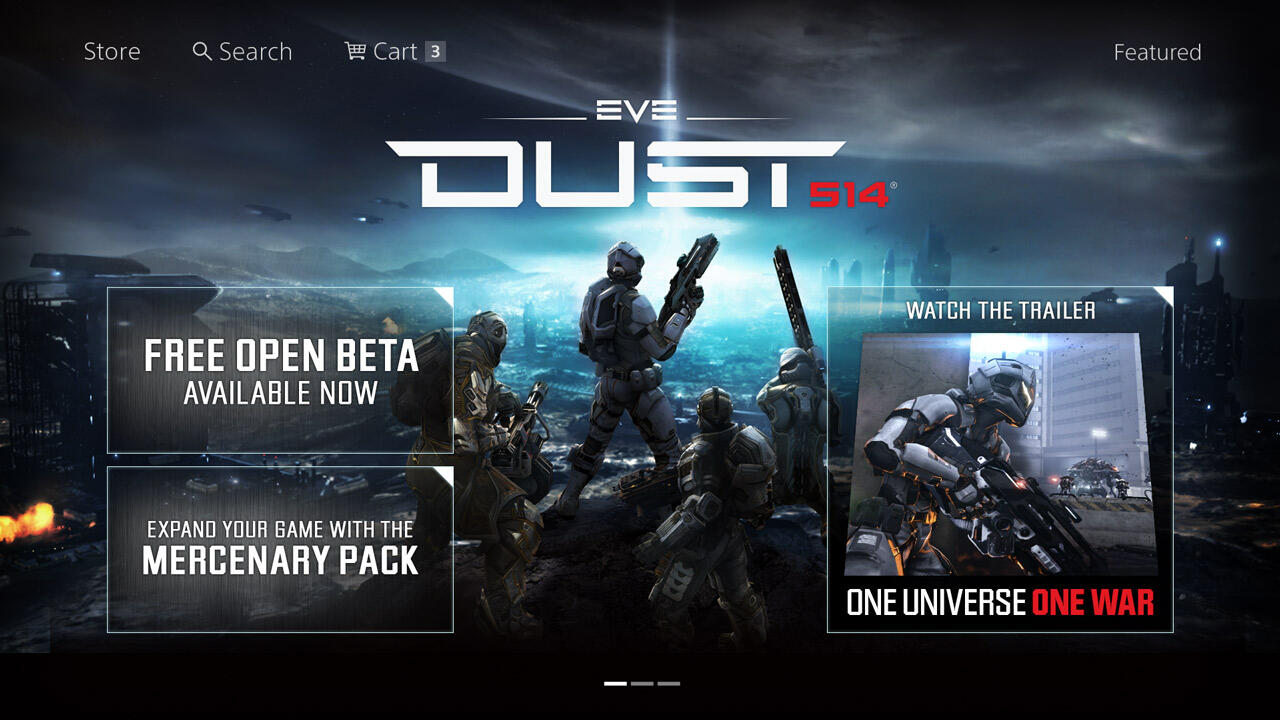Expand the Mercenary Pack promotional panel
The height and width of the screenshot is (720, 1280).
[x=281, y=548]
